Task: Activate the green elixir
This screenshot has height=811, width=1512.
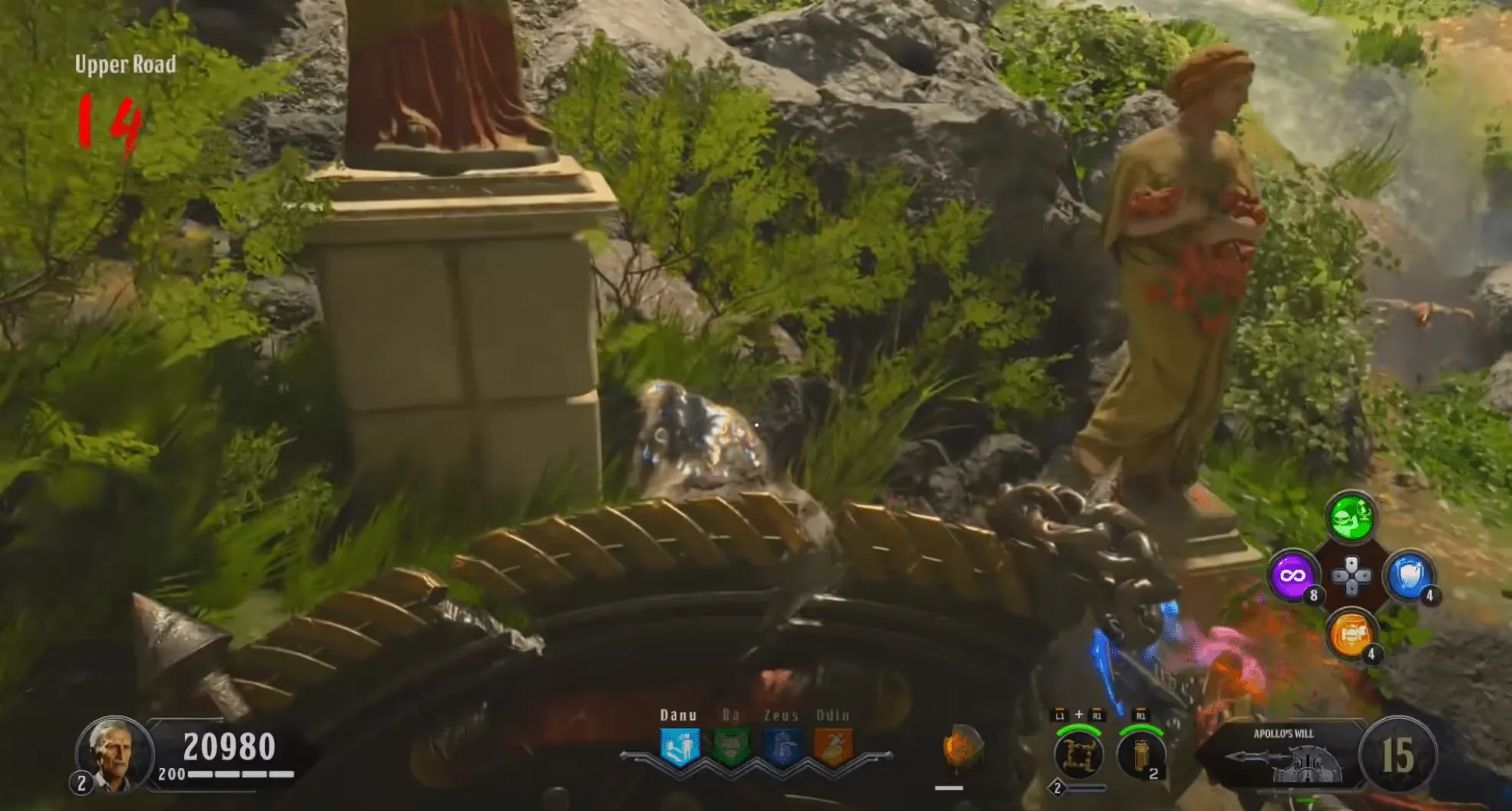Action: pyautogui.click(x=1351, y=517)
